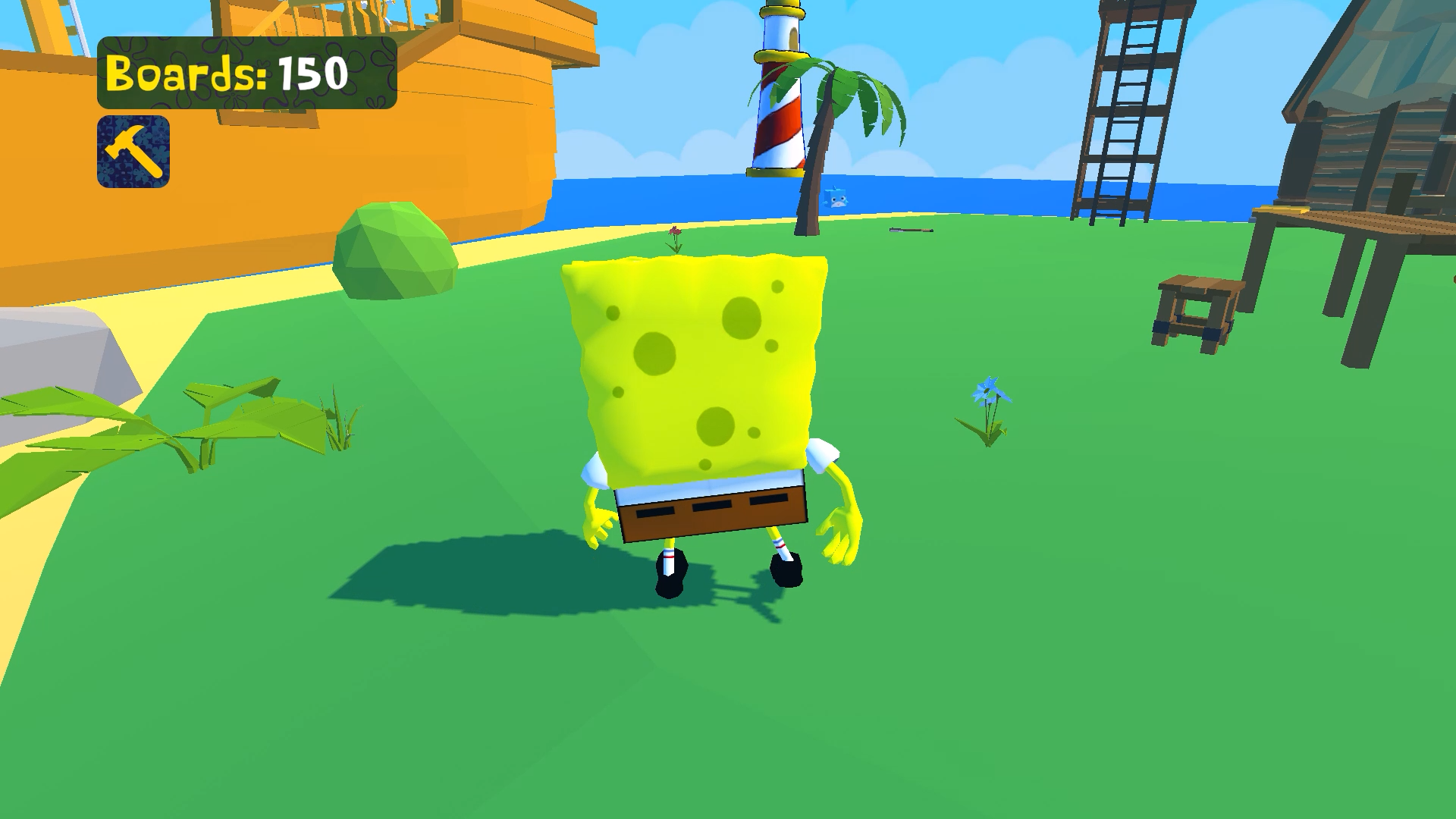Click SpongeBob's square sponge body
Viewport: 1456px width, 819px height.
coord(698,364)
